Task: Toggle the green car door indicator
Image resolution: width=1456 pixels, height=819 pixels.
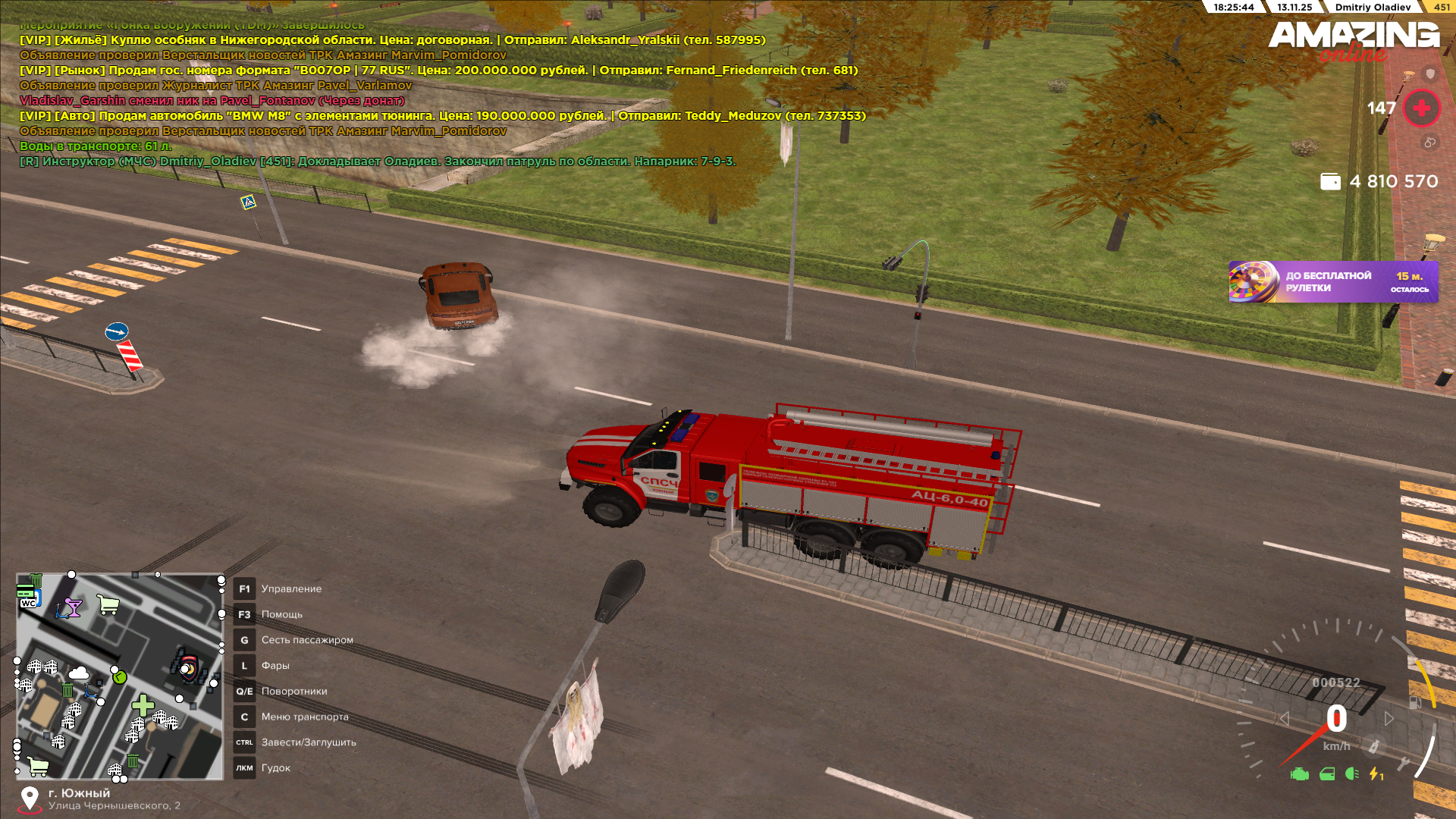Action: click(x=1327, y=774)
